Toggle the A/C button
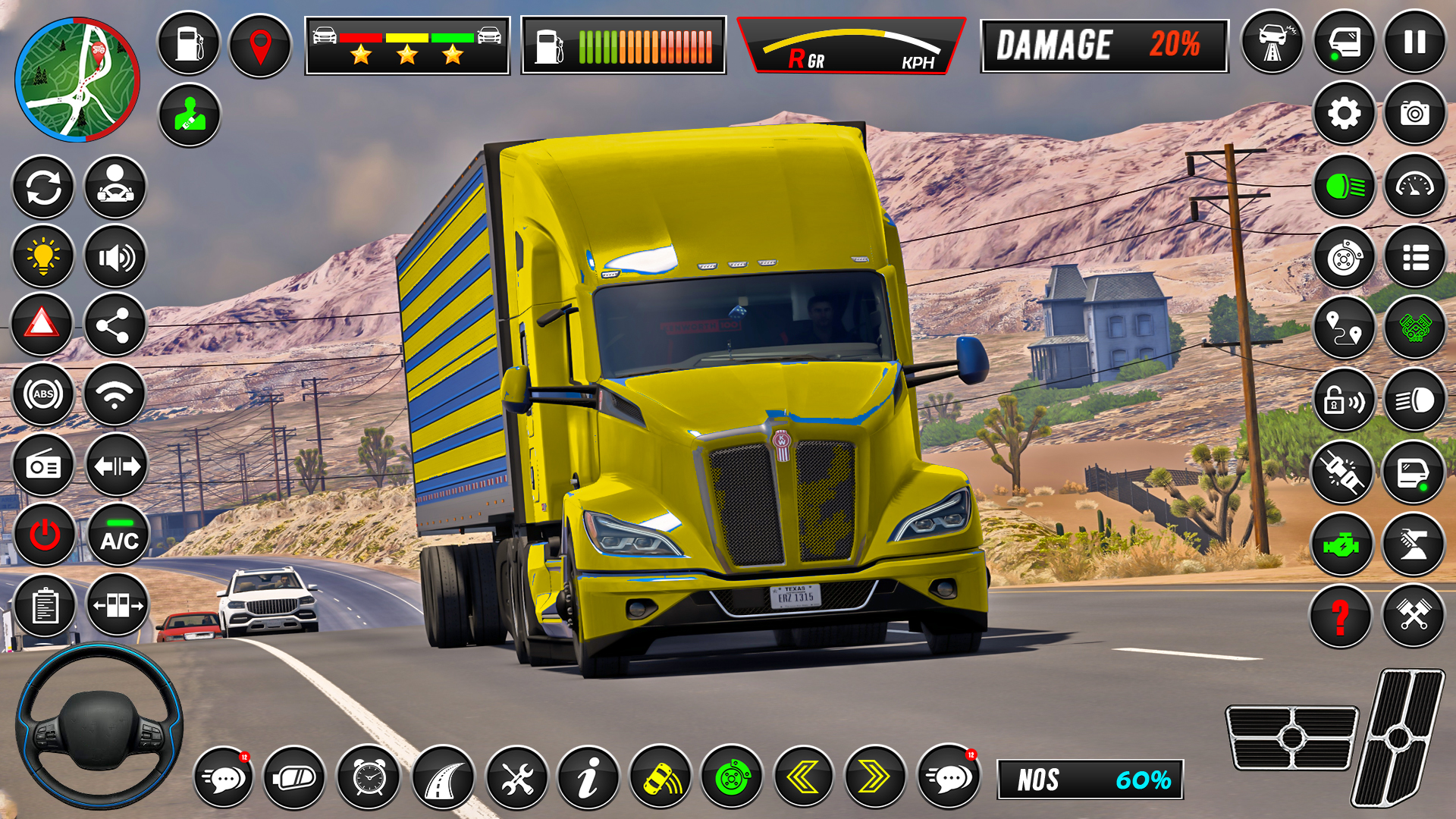1456x819 pixels. point(119,535)
